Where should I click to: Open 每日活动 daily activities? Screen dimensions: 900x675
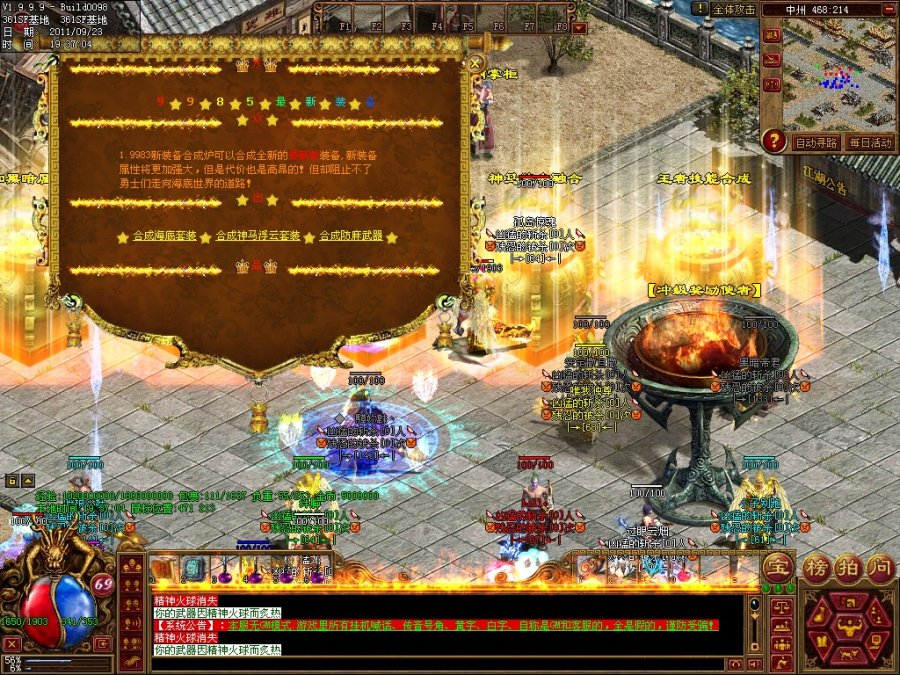869,143
